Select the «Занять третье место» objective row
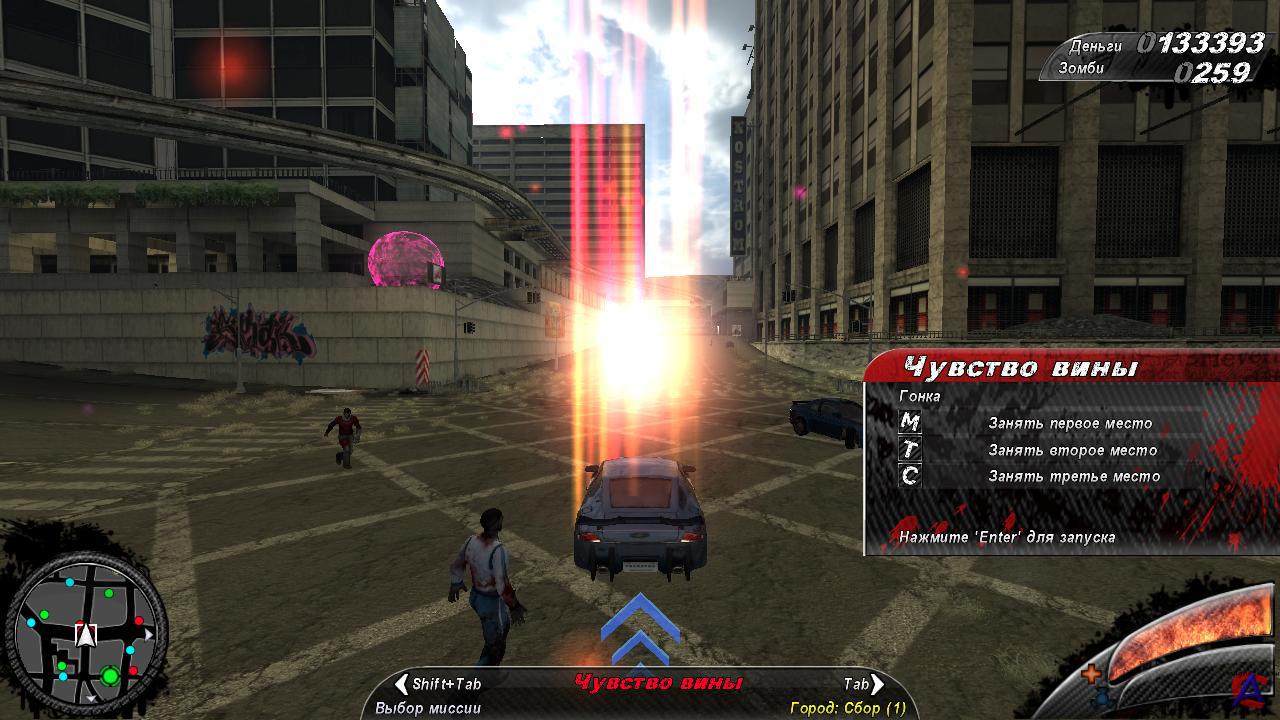The height and width of the screenshot is (720, 1280). 1074,476
